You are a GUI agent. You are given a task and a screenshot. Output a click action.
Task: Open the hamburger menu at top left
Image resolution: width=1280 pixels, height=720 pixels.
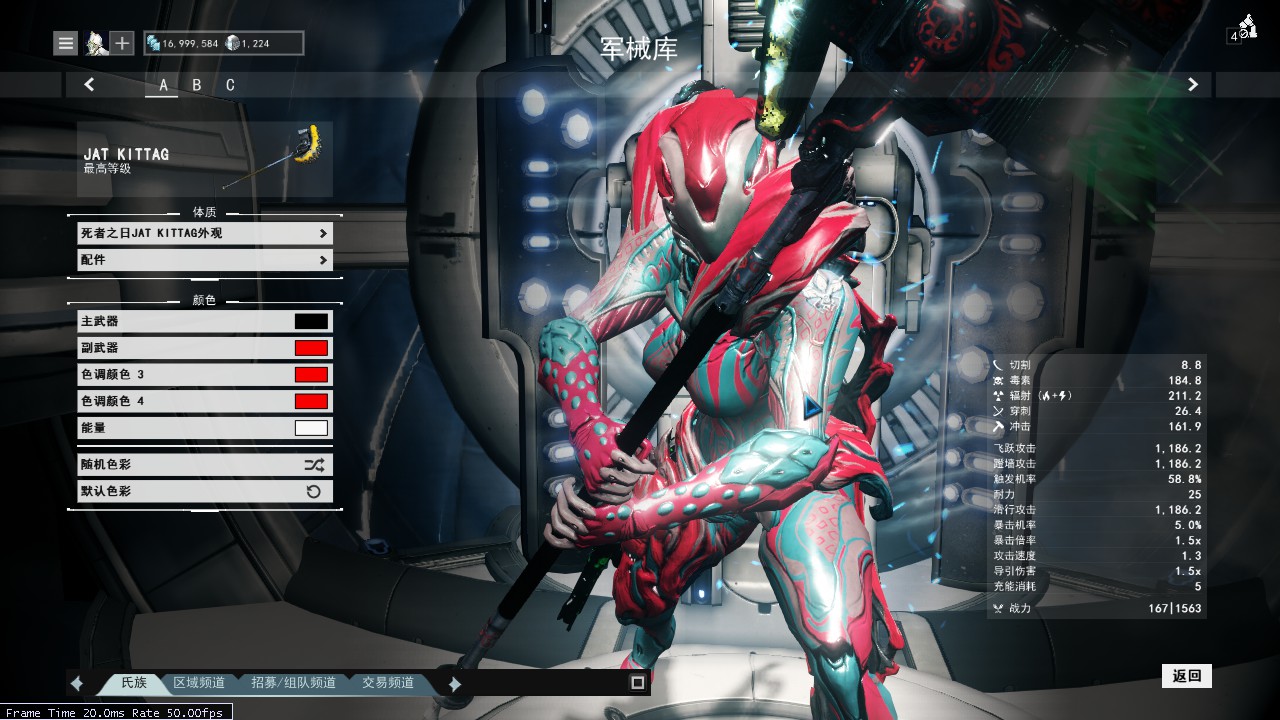[66, 43]
